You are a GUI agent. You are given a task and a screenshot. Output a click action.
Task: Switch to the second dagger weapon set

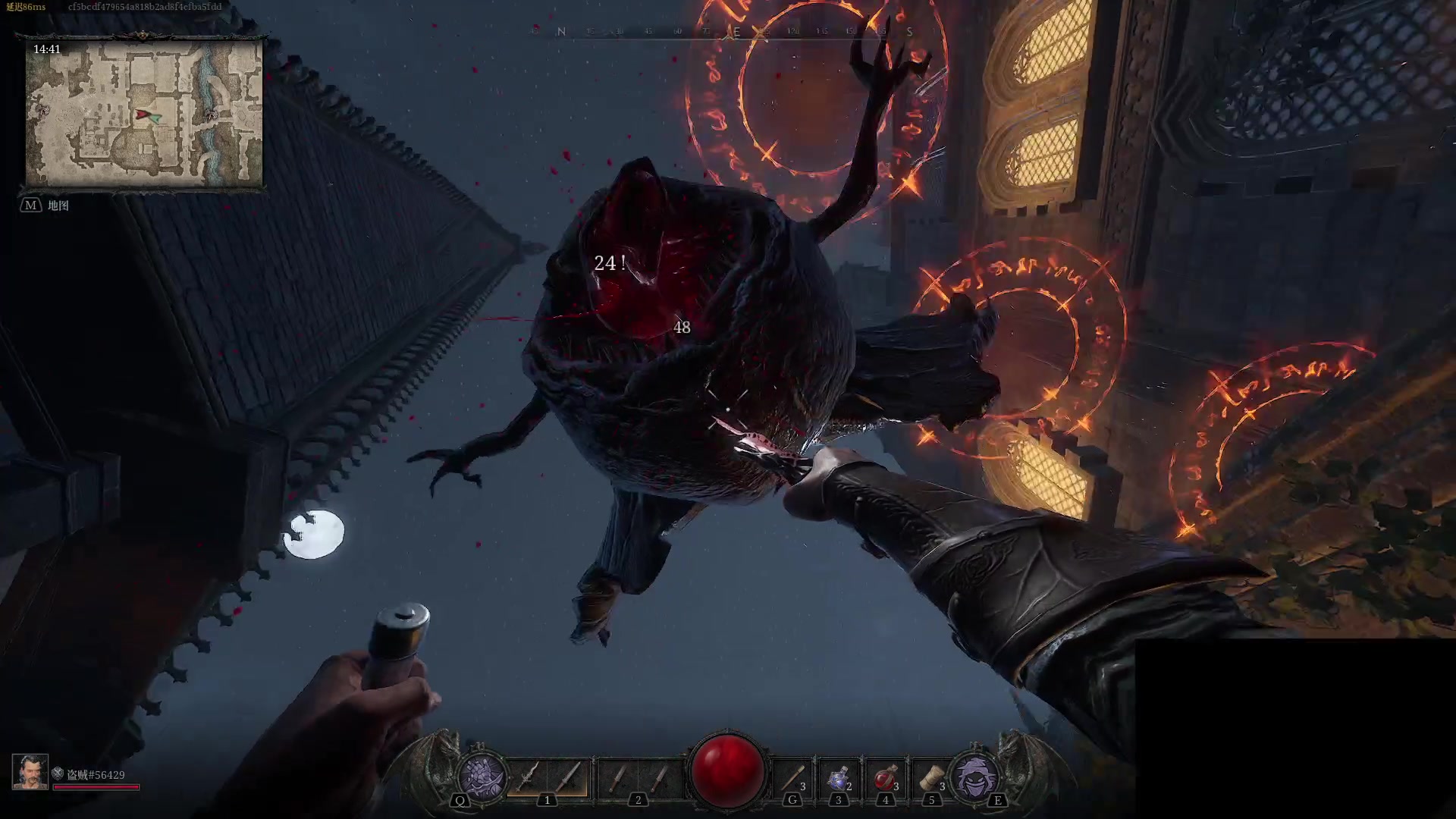pos(638,777)
